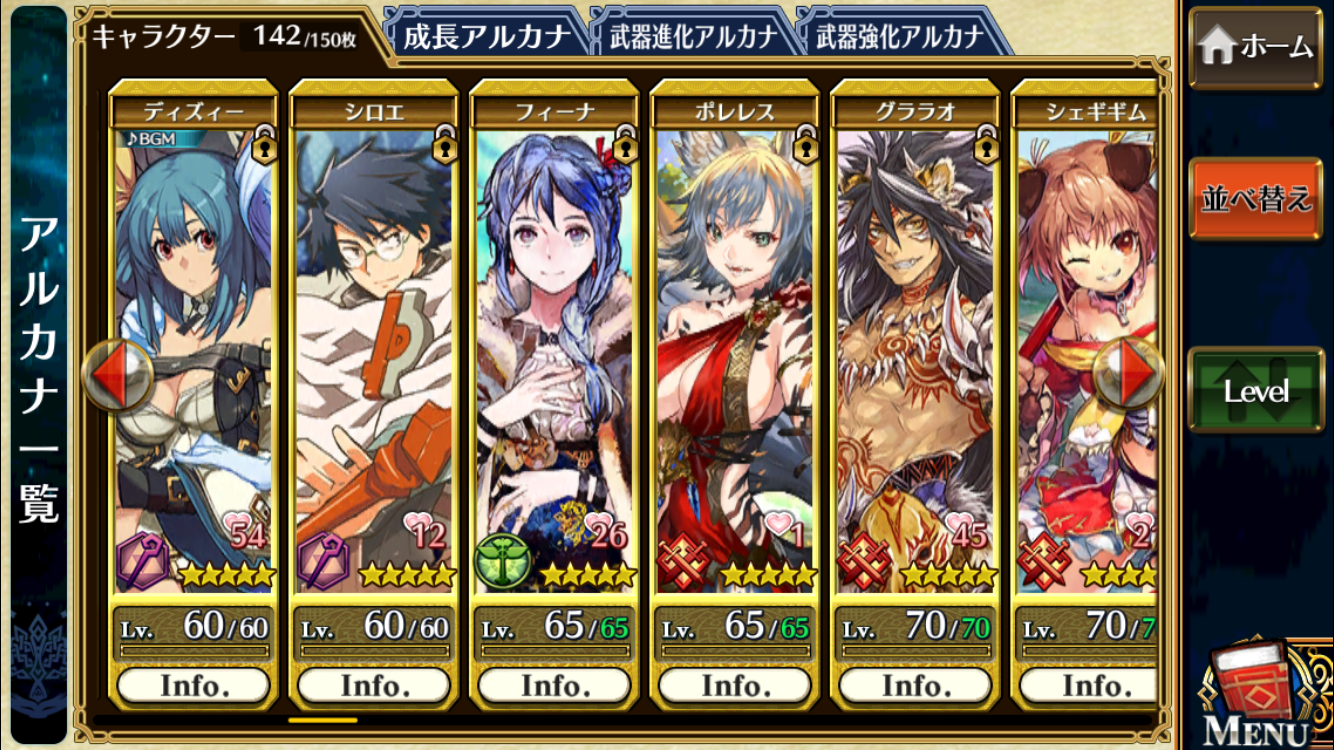Viewport: 1334px width, 750px height.
Task: View Info. for フィーナ
Action: coord(554,685)
